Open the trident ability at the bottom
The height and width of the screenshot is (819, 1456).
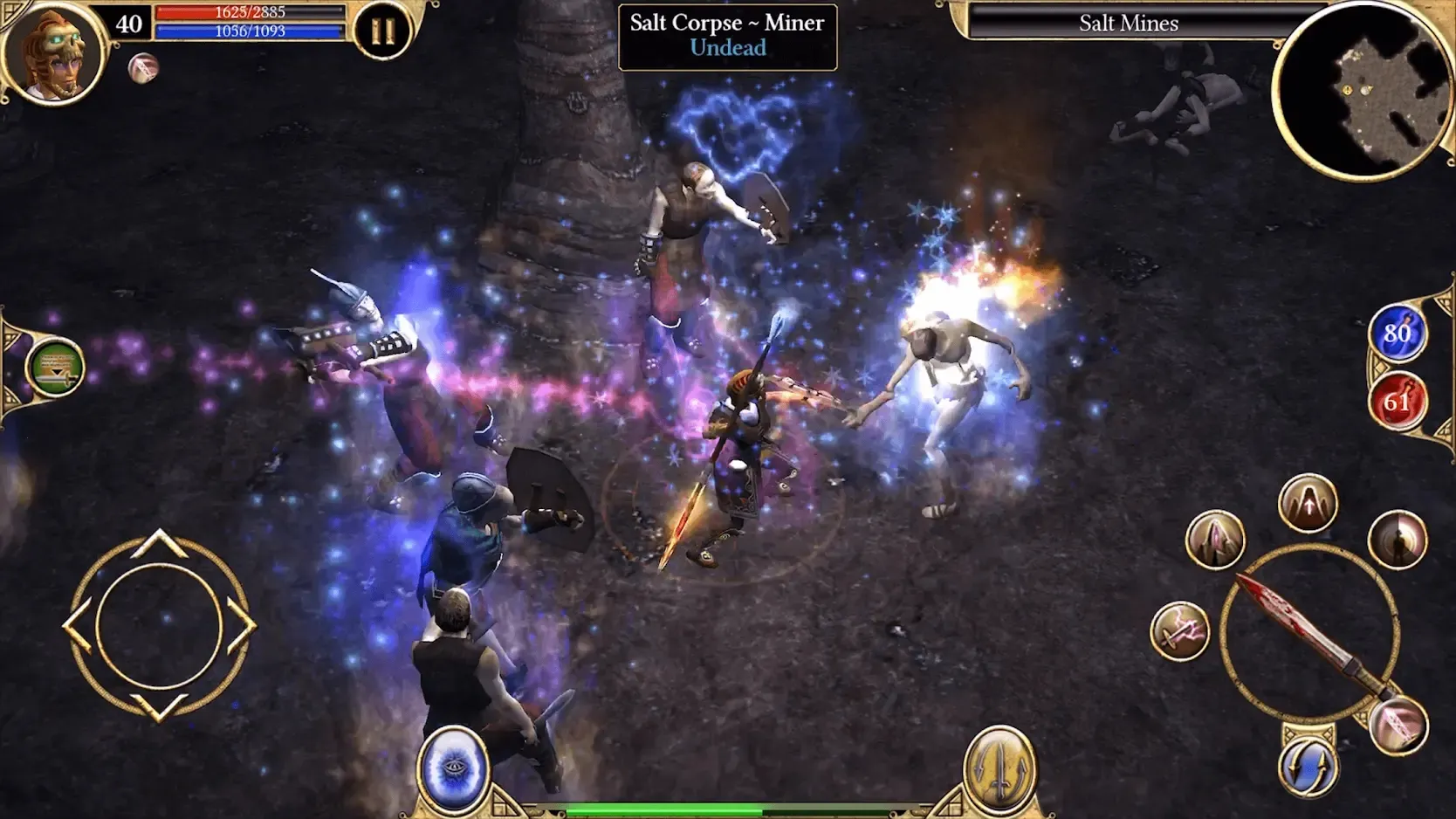click(1000, 767)
